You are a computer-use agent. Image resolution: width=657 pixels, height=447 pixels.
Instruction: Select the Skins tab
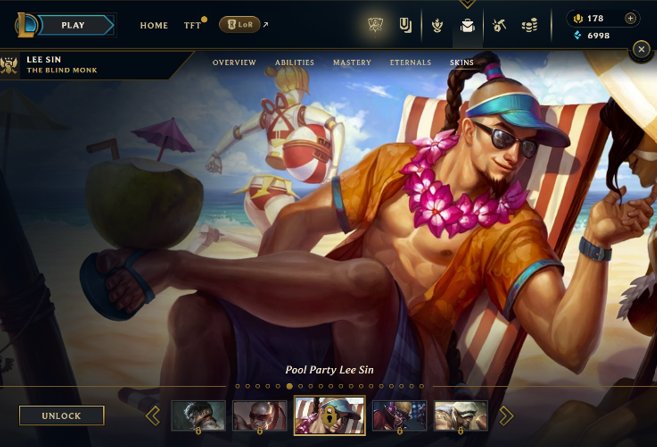pos(461,63)
